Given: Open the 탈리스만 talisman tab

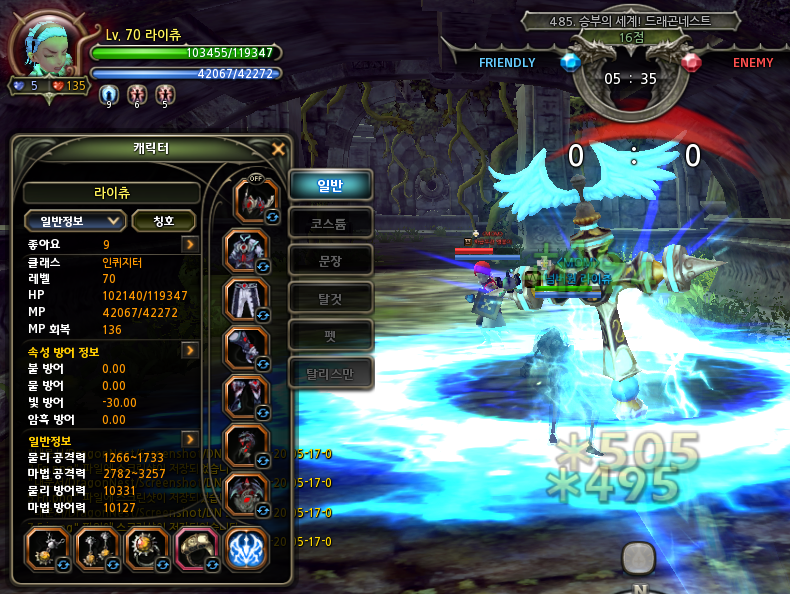Looking at the screenshot, I should pos(331,374).
